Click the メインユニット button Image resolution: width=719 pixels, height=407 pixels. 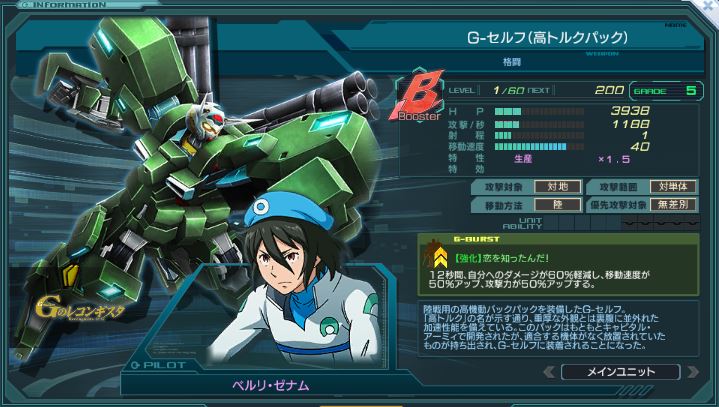tap(621, 371)
